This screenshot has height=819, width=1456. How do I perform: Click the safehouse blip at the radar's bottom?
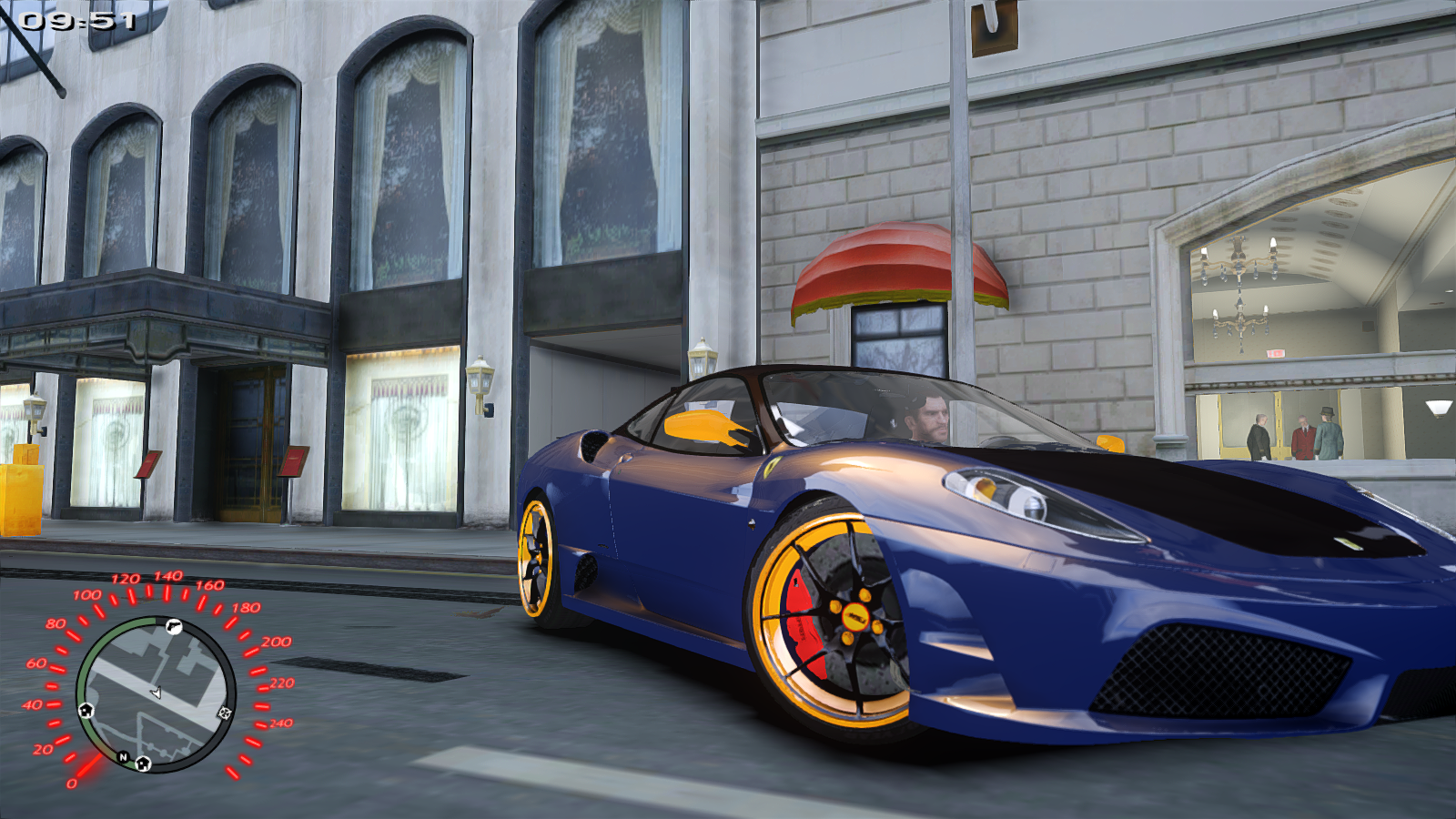tap(142, 764)
